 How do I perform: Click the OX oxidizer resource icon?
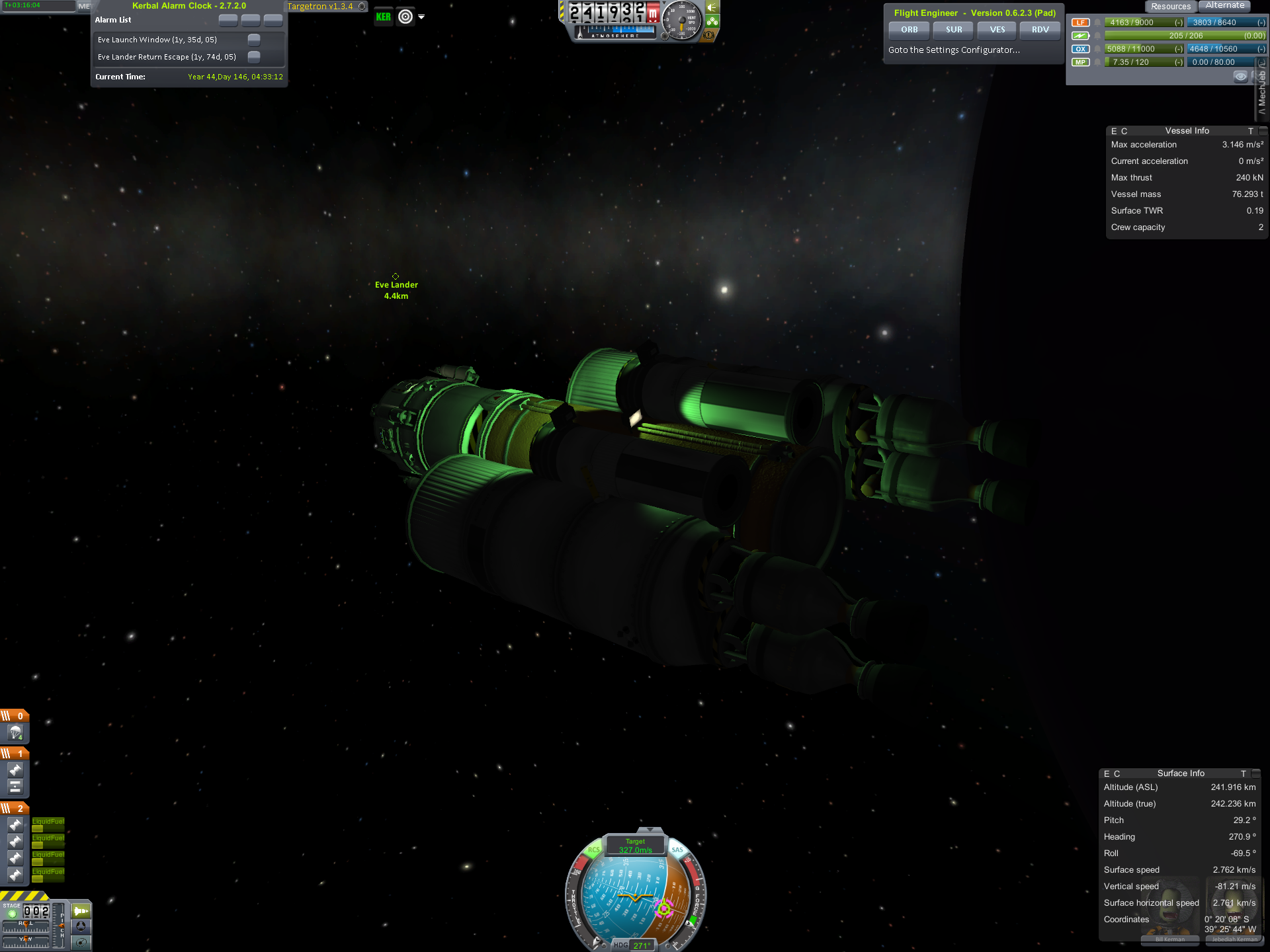1080,49
